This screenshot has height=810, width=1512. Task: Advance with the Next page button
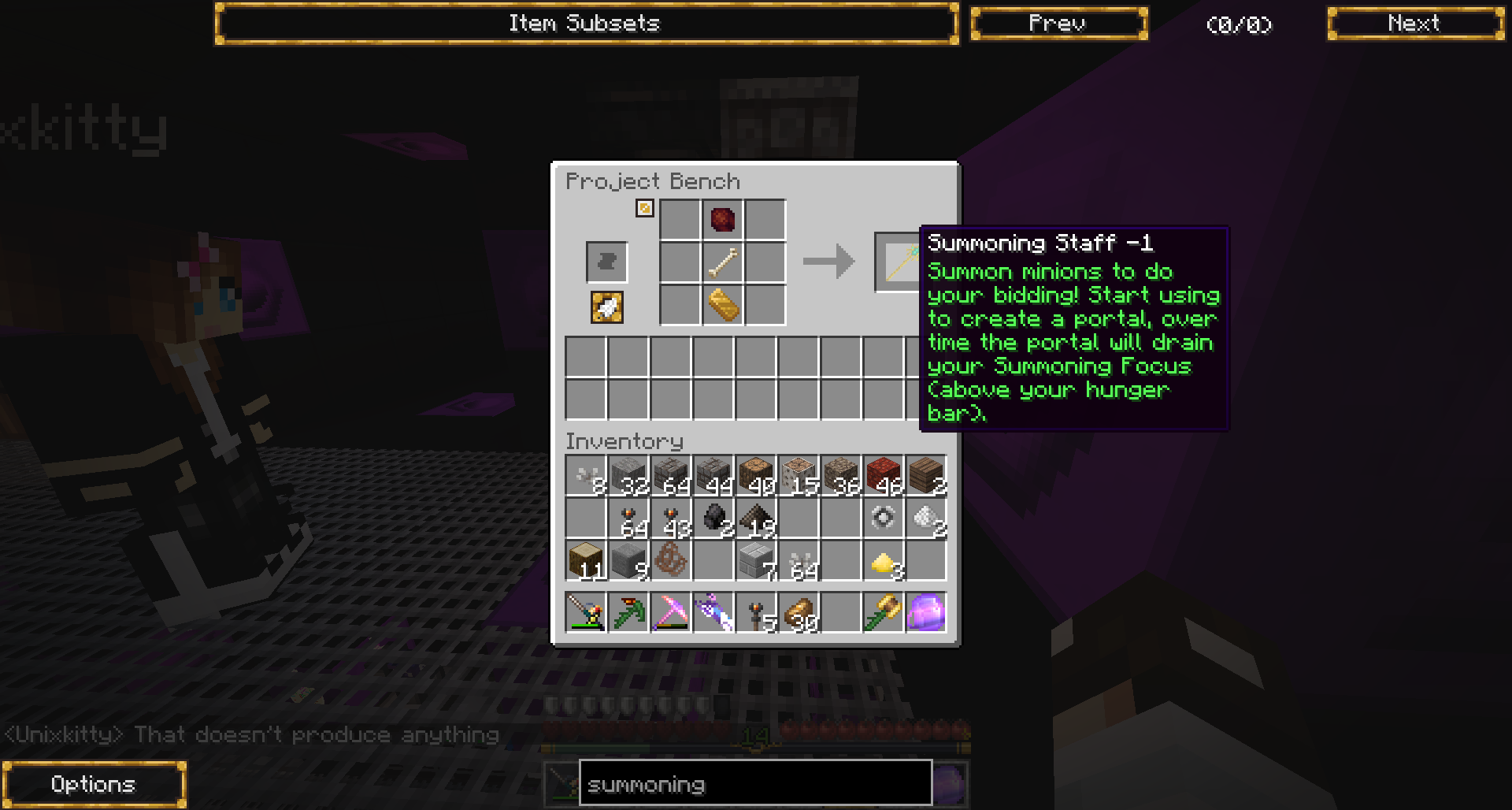[1415, 24]
